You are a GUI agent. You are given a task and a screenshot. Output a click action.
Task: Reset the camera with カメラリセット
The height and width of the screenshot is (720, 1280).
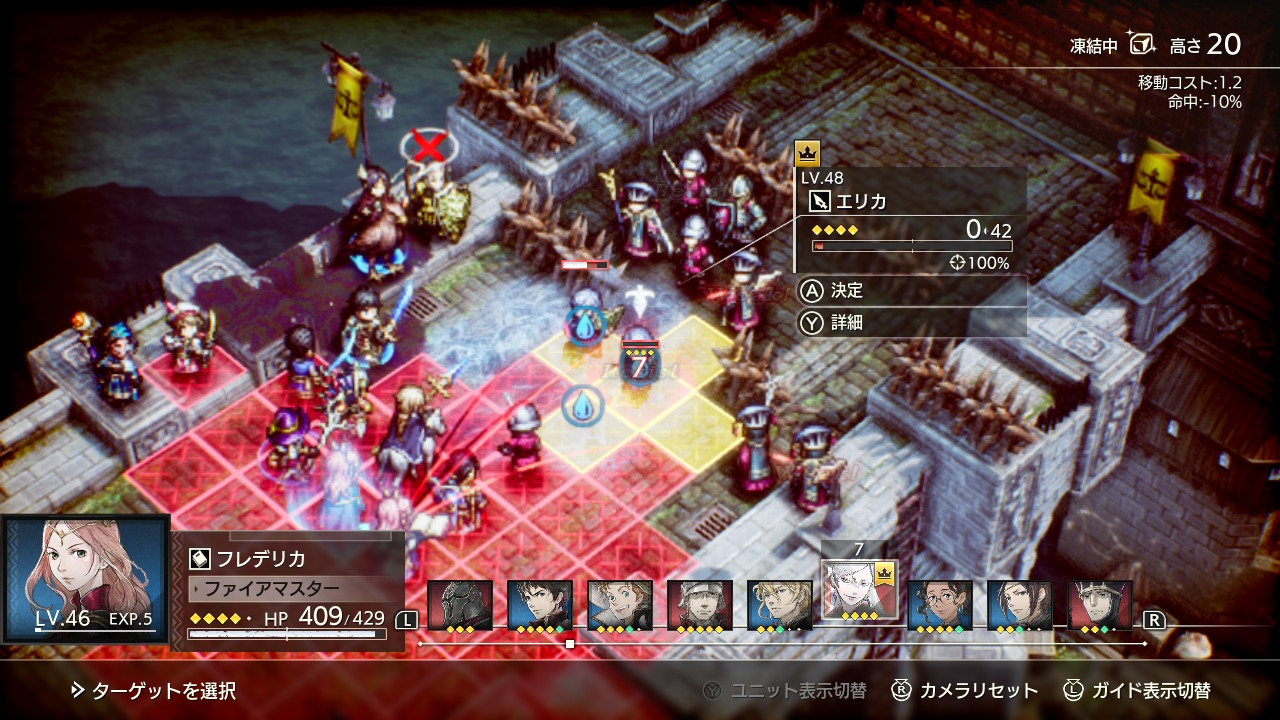coord(966,690)
